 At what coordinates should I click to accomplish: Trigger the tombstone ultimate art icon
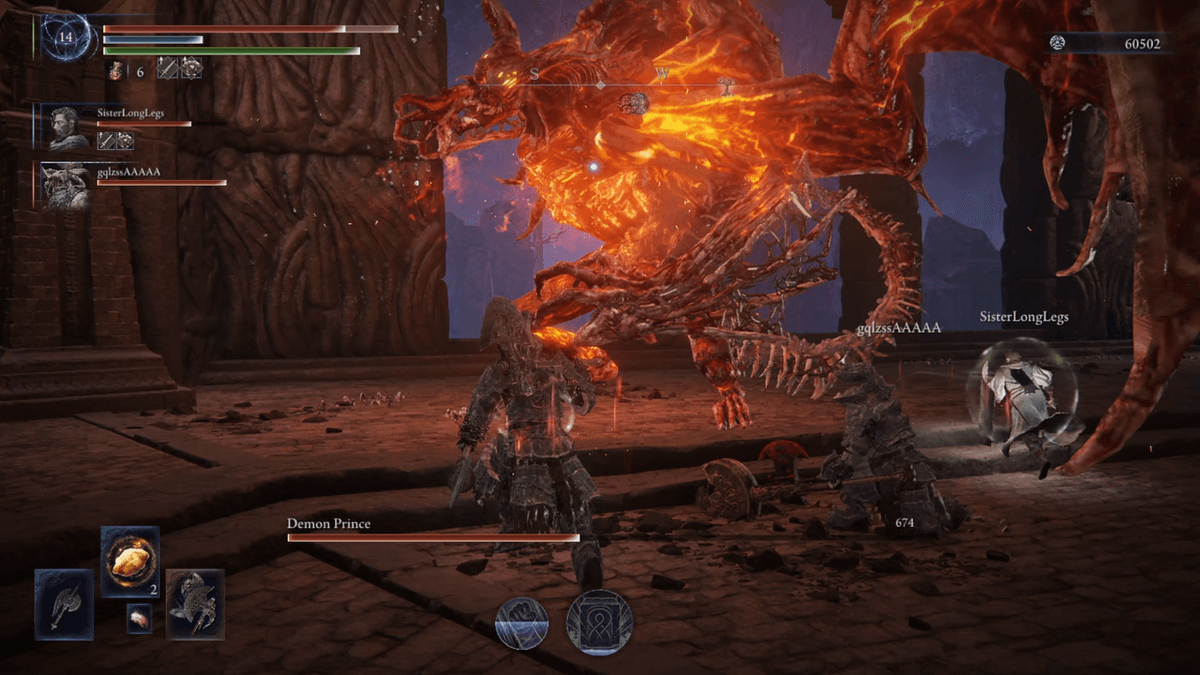point(599,622)
